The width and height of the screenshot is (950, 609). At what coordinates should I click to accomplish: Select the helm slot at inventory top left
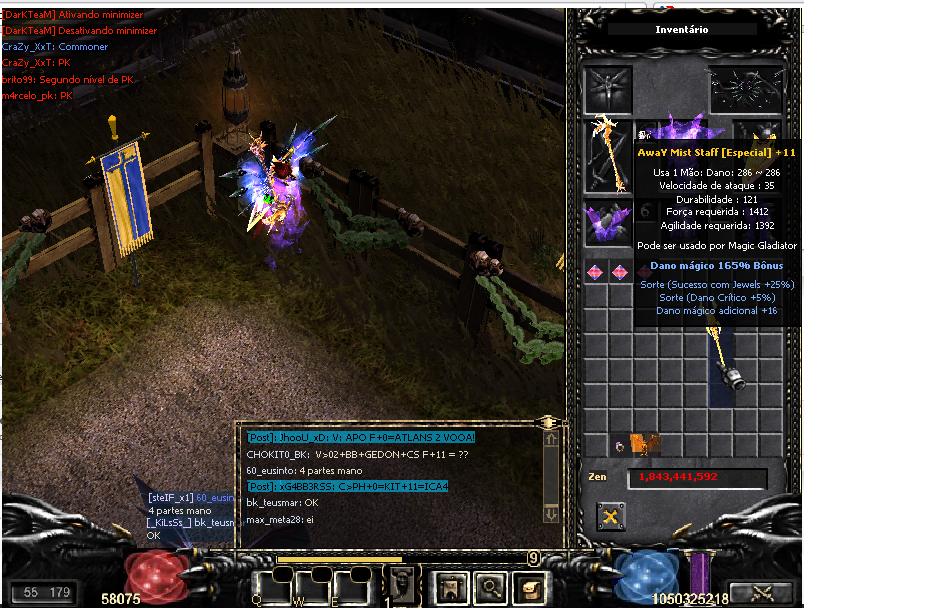click(608, 89)
